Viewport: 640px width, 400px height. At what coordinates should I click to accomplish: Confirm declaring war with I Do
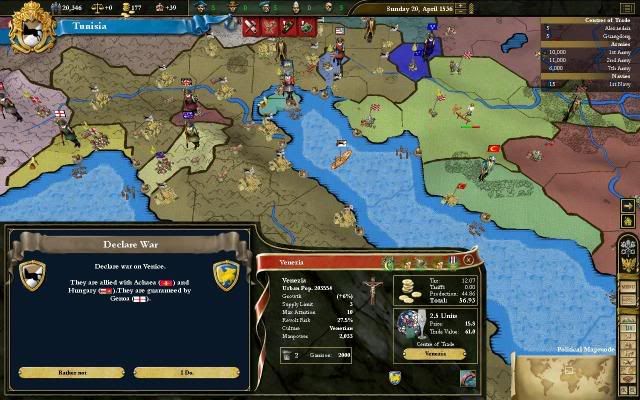point(186,372)
